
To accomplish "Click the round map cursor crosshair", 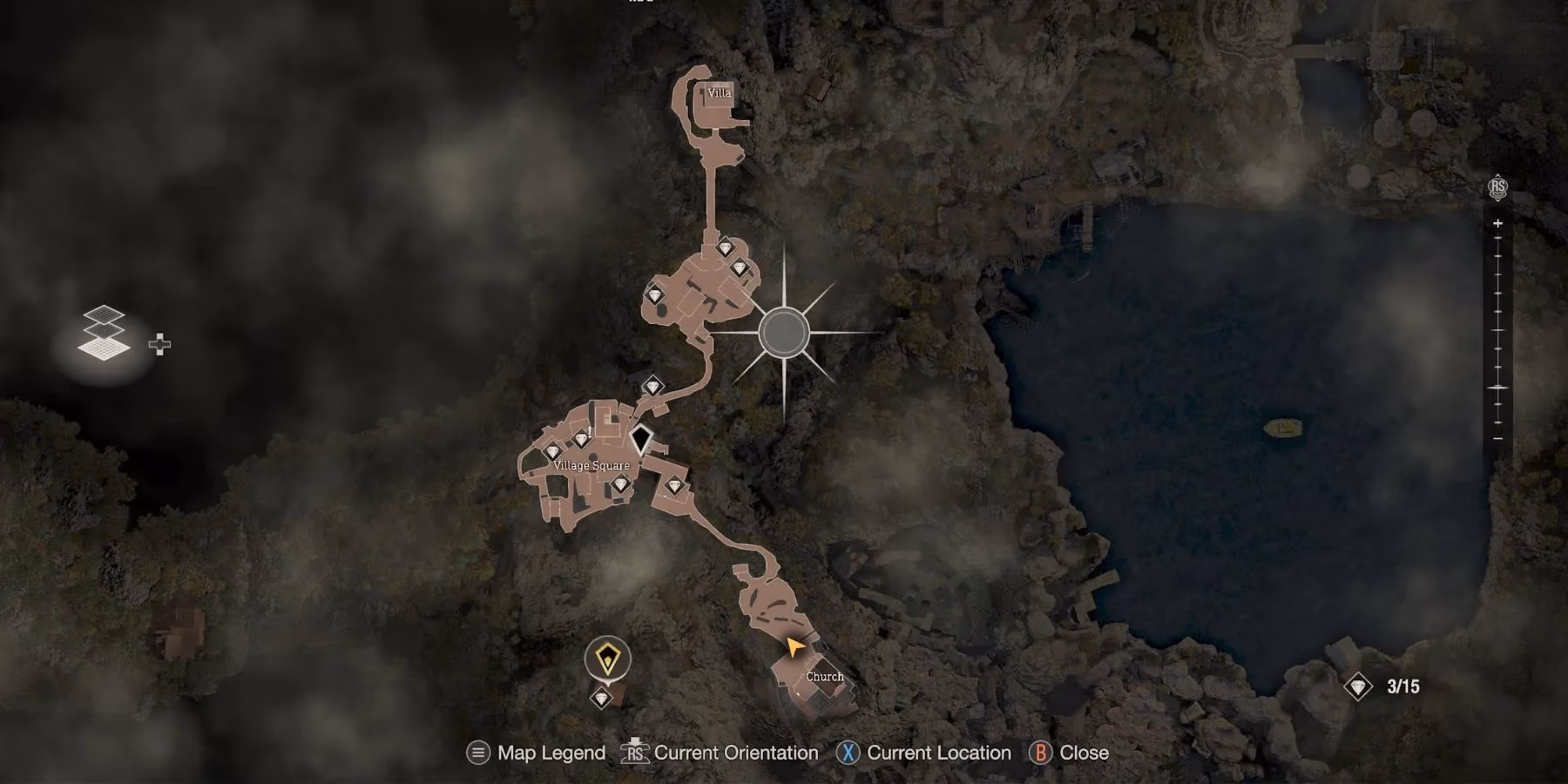I will [783, 332].
